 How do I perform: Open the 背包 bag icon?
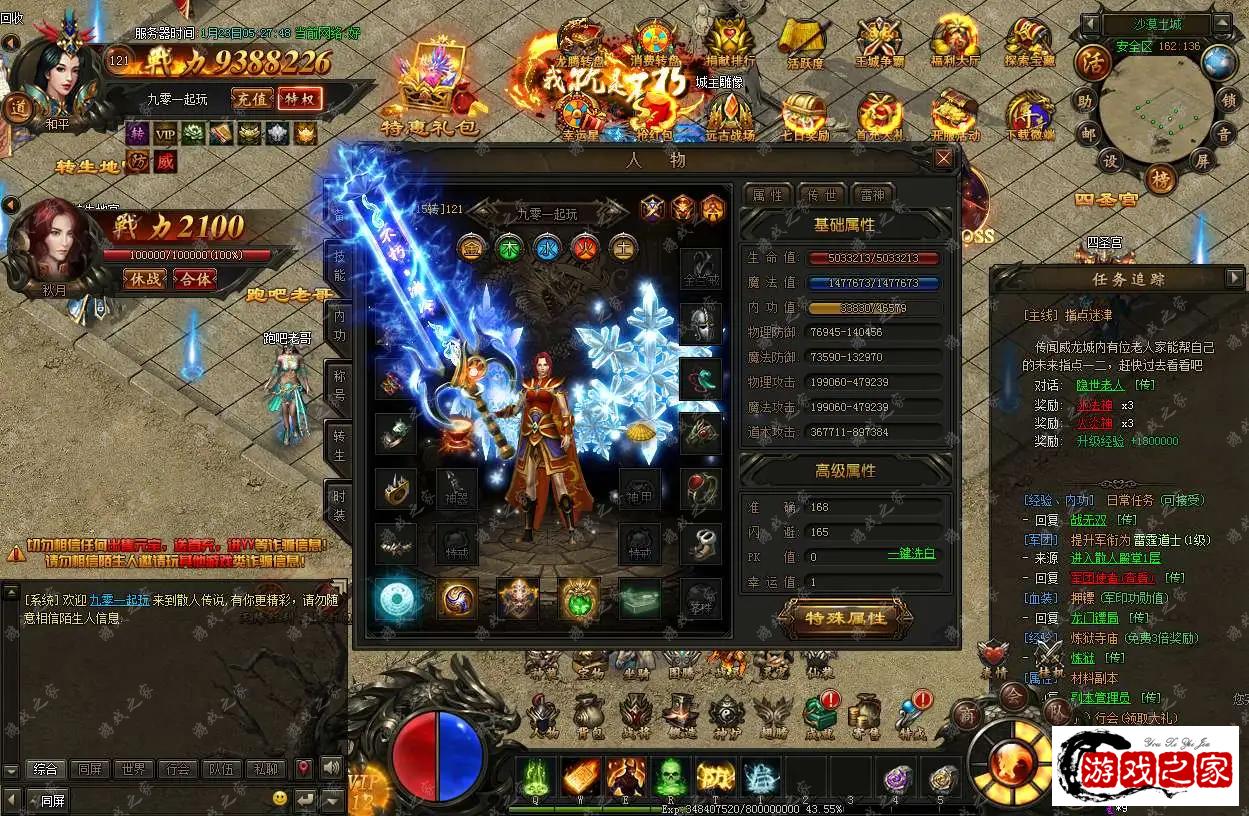tap(590, 716)
